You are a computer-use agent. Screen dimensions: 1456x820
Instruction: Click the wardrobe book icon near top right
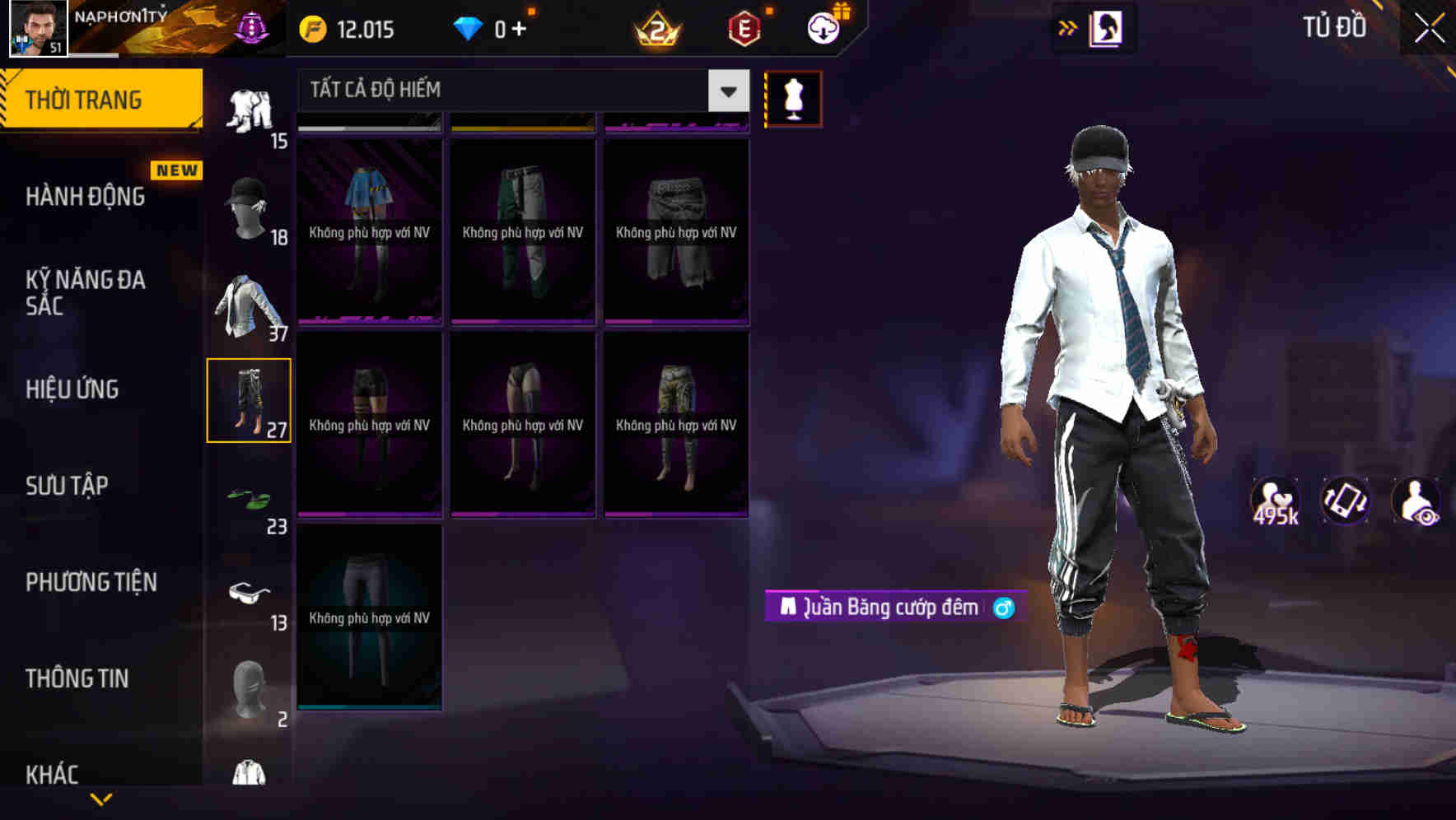pos(1106,28)
